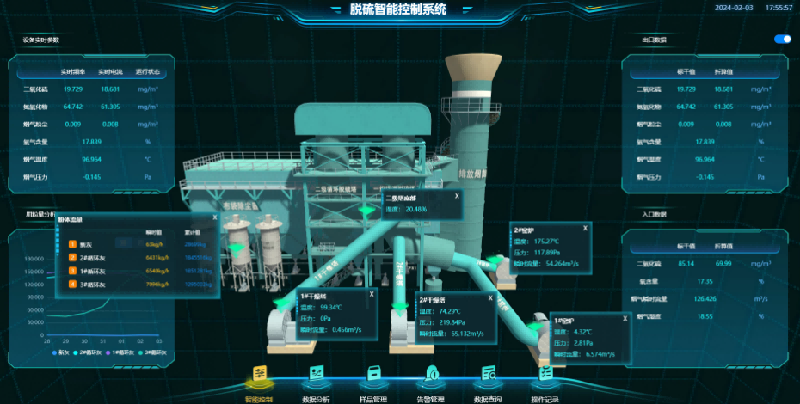This screenshot has width=800, height=404.
Task: Dismiss the 2#空炉 data popup
Action: point(585,228)
